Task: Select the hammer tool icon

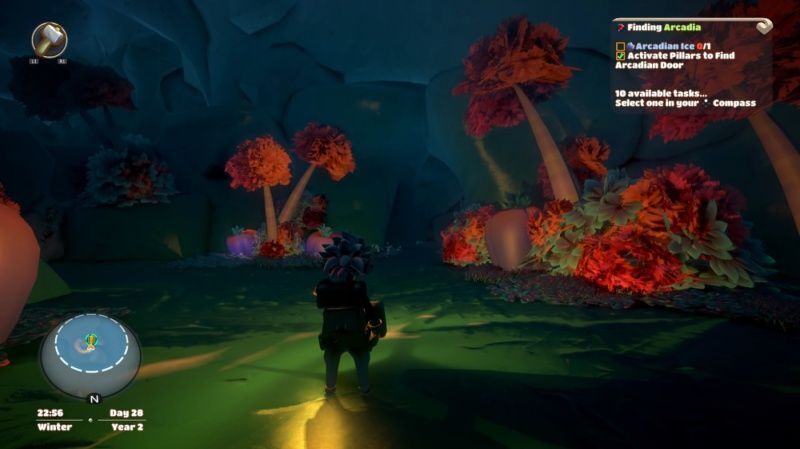Action: click(x=49, y=39)
